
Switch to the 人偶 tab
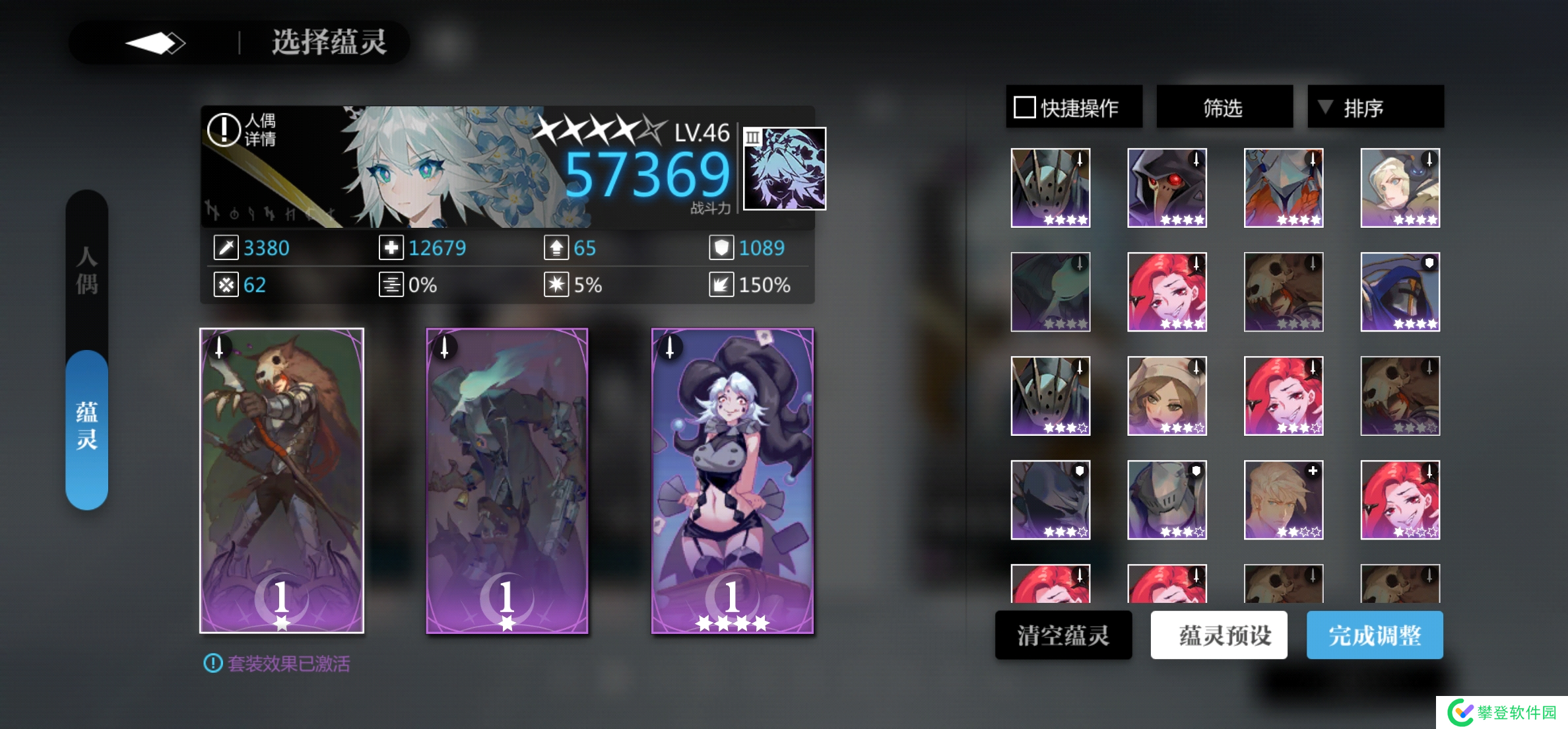point(86,269)
